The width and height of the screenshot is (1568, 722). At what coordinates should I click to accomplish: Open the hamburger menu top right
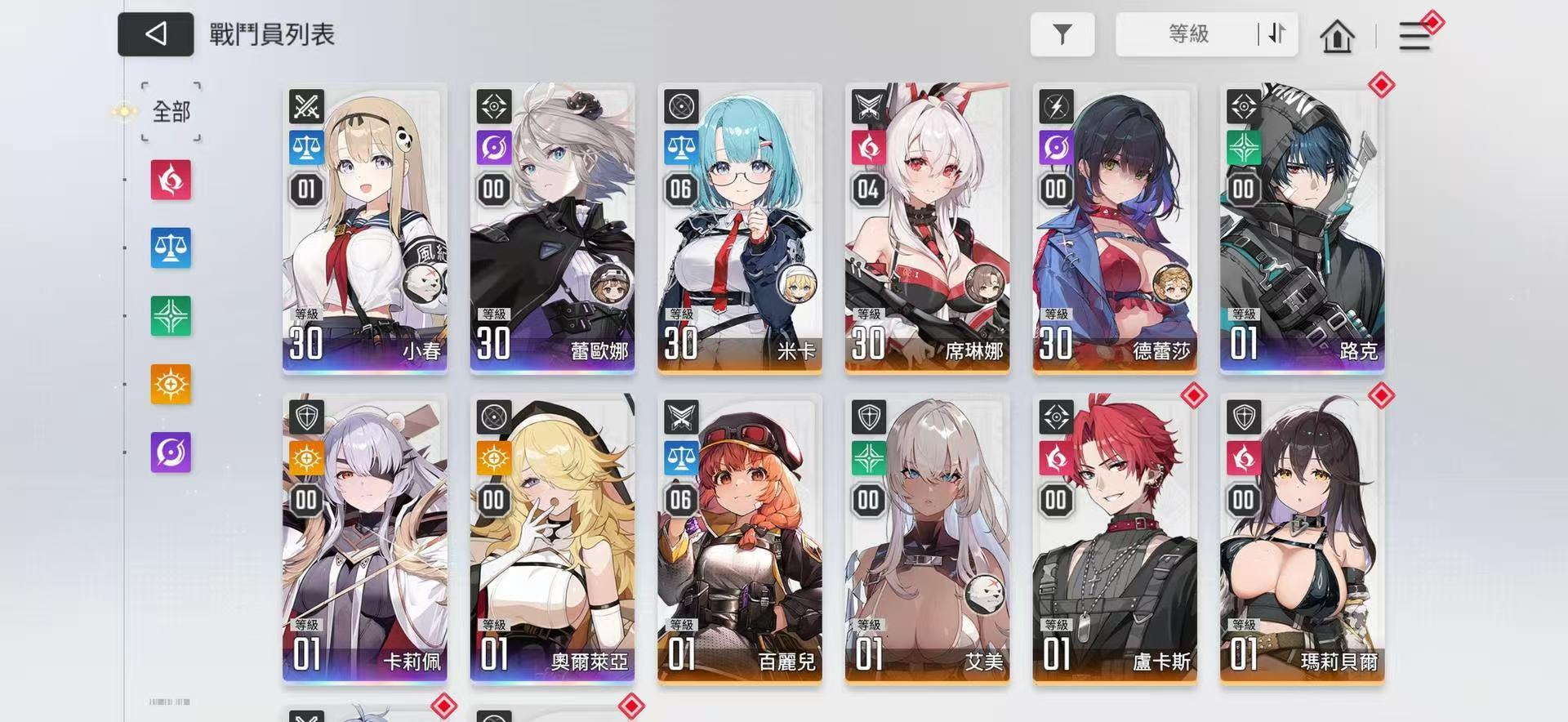tap(1414, 36)
